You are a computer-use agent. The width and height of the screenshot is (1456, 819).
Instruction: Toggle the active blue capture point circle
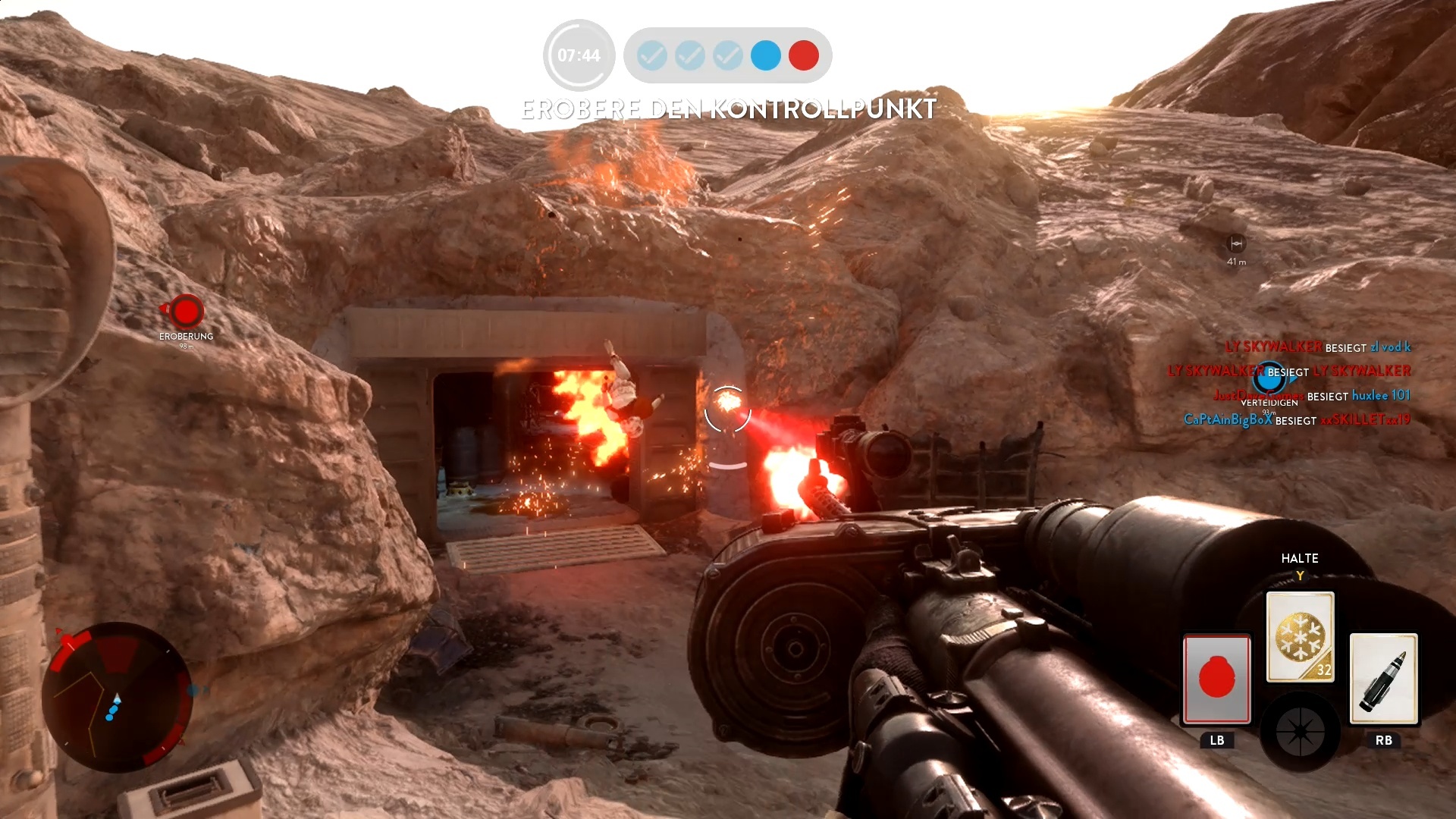765,55
